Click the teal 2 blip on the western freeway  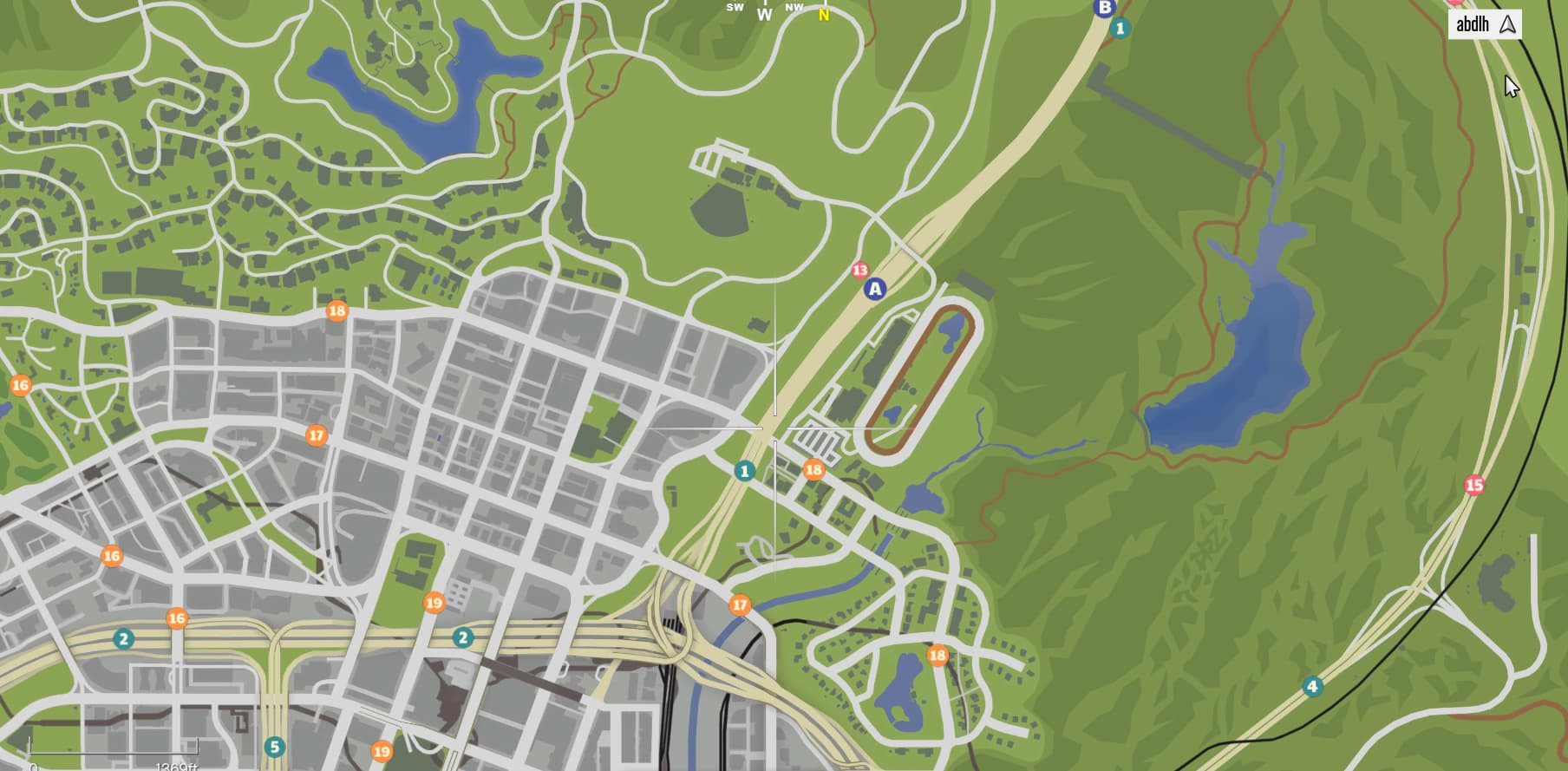click(x=124, y=637)
